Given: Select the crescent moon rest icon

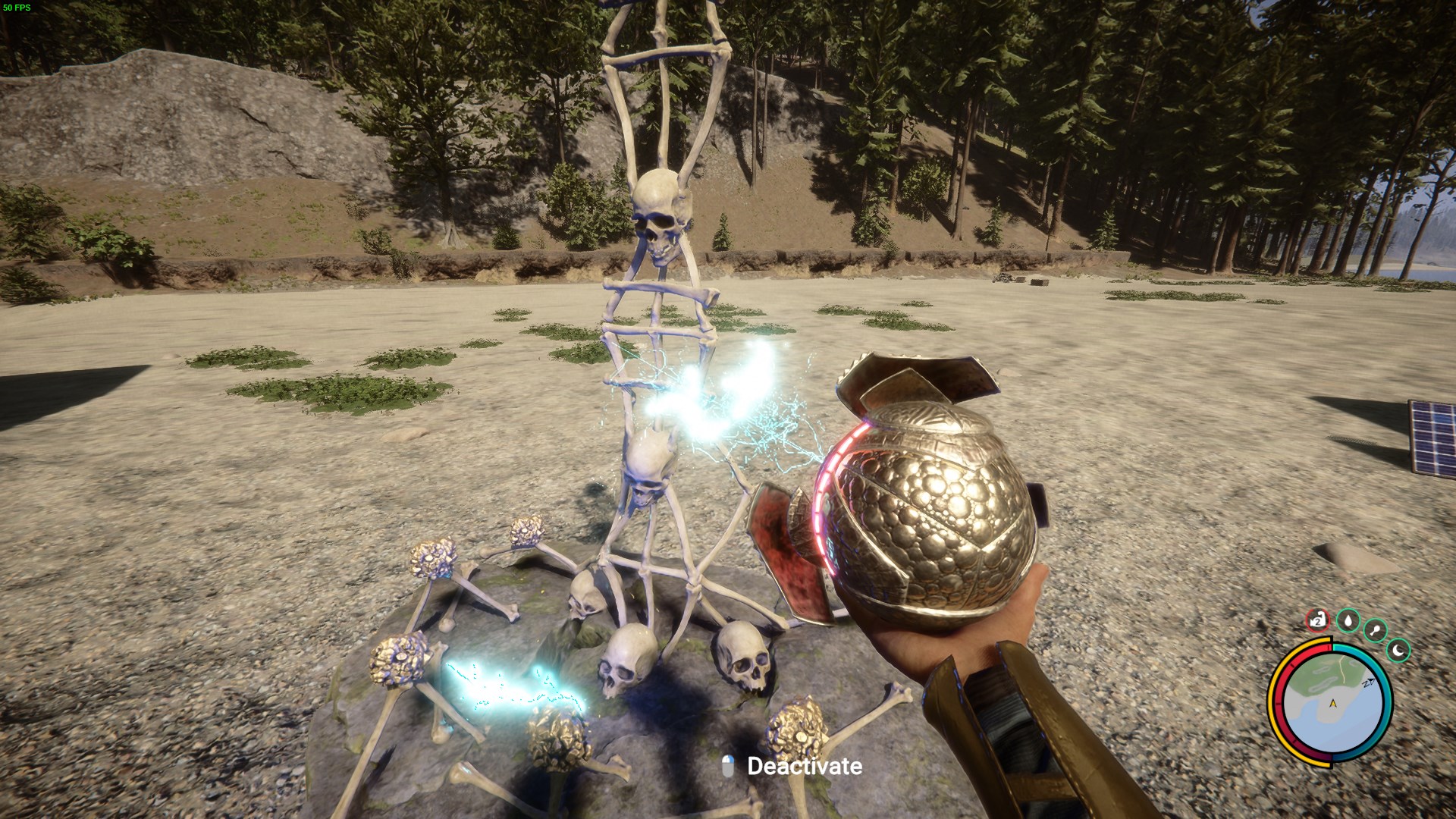Looking at the screenshot, I should (x=1398, y=650).
